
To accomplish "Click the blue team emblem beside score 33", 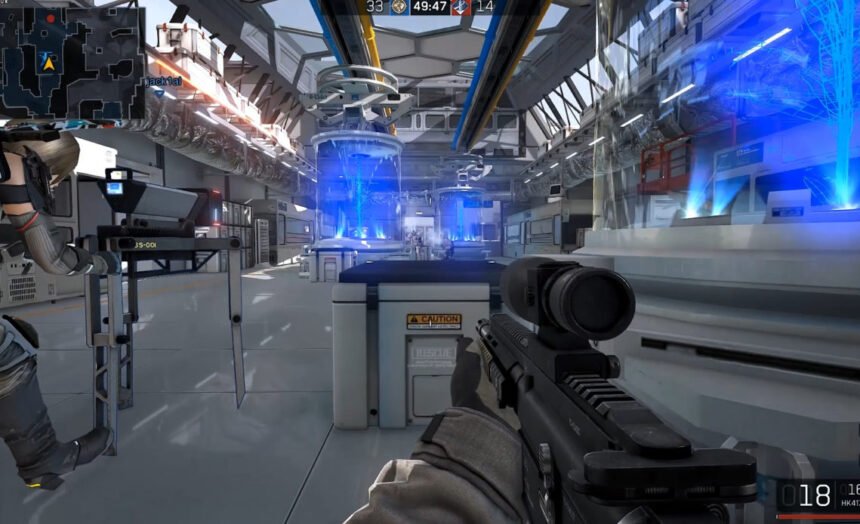I will coord(397,6).
